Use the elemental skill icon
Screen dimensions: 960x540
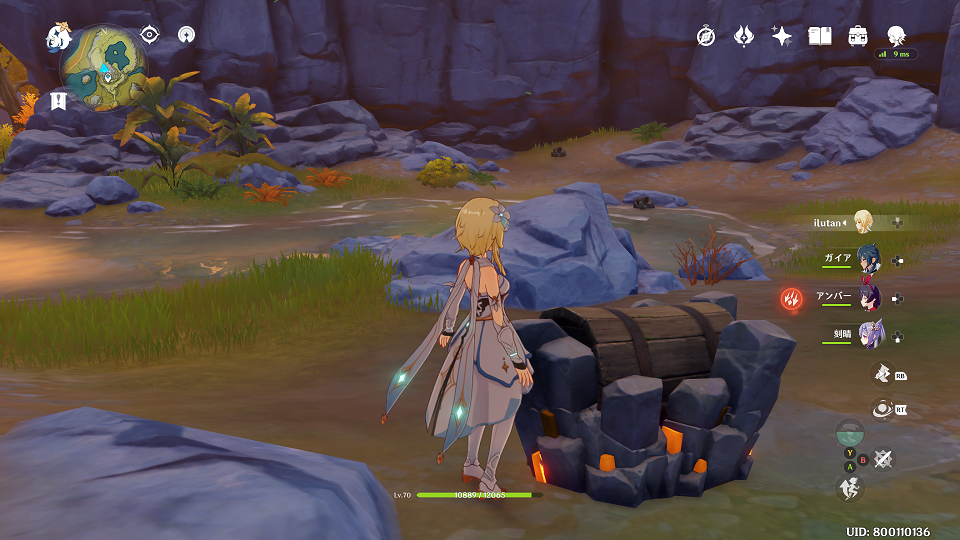[882, 373]
